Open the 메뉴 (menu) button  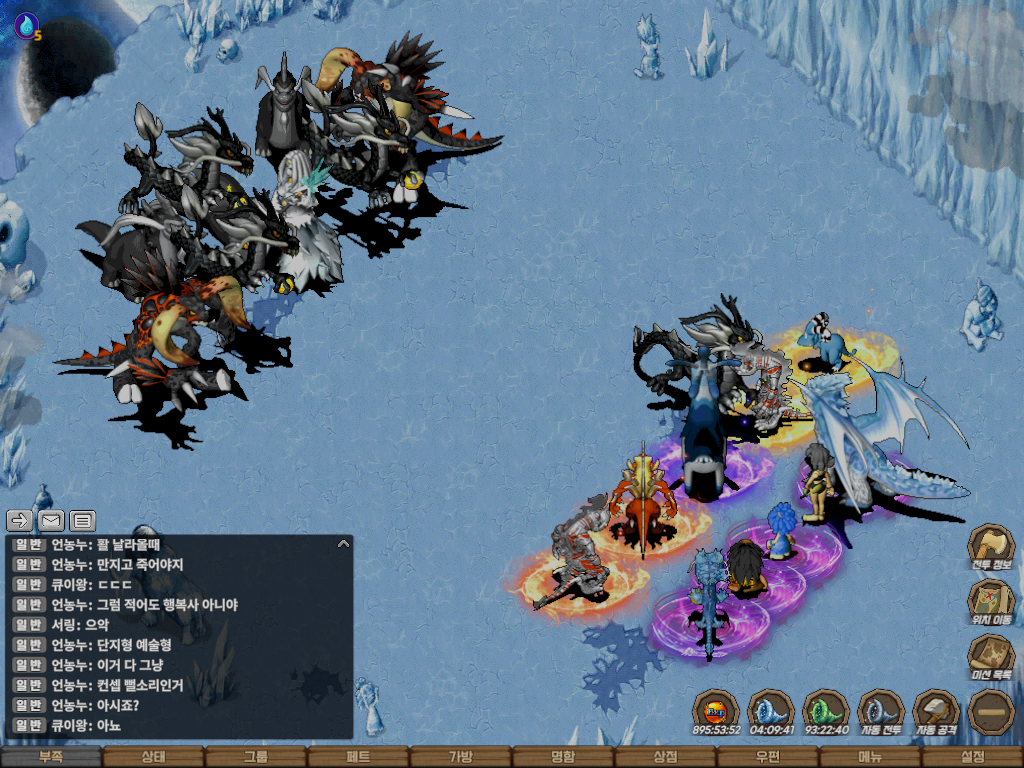click(870, 758)
